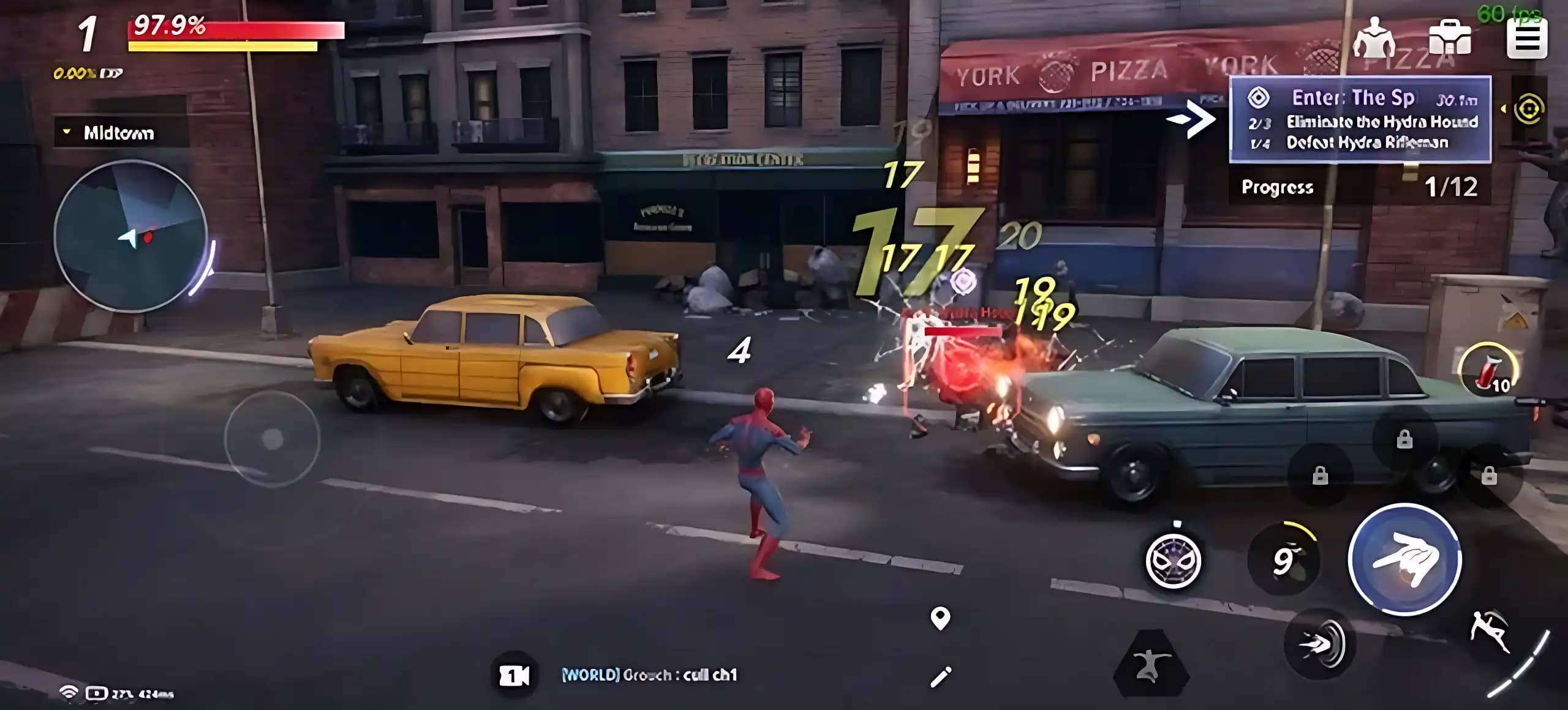This screenshot has height=710, width=1568.
Task: Tap the skill on 9-second cooldown
Action: tap(1283, 559)
